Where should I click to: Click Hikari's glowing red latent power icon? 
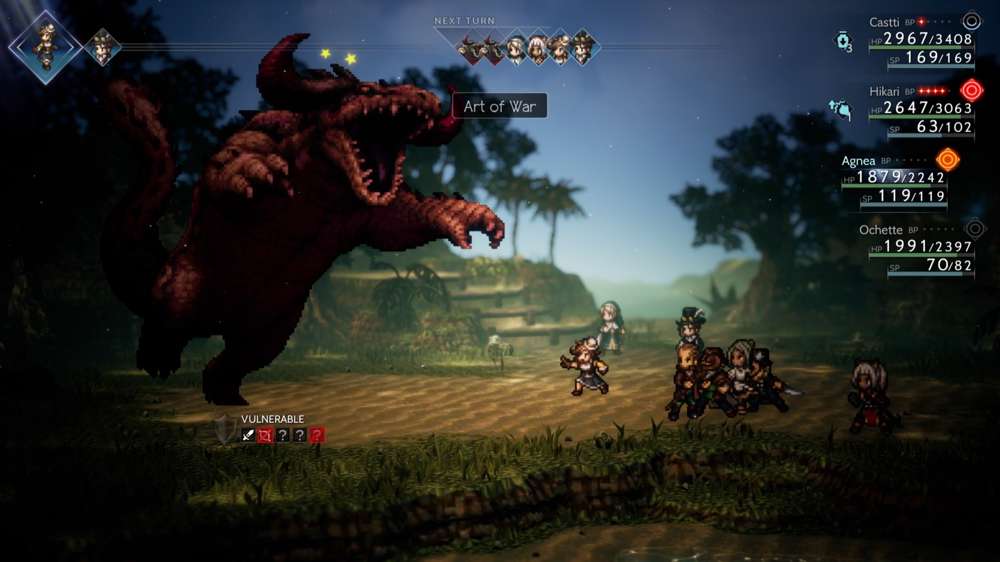(x=970, y=89)
